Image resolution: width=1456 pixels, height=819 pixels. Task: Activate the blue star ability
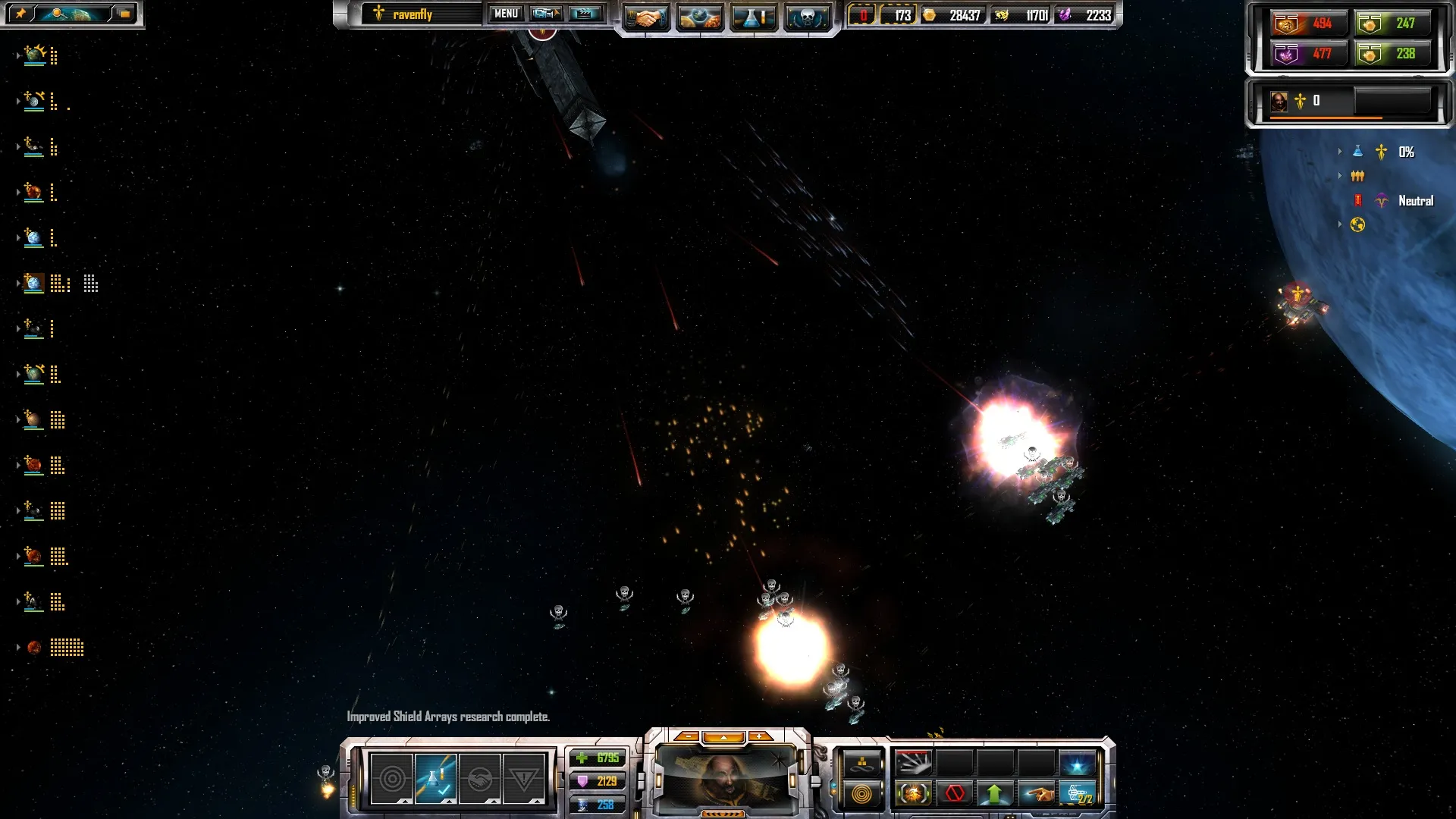(x=1077, y=763)
